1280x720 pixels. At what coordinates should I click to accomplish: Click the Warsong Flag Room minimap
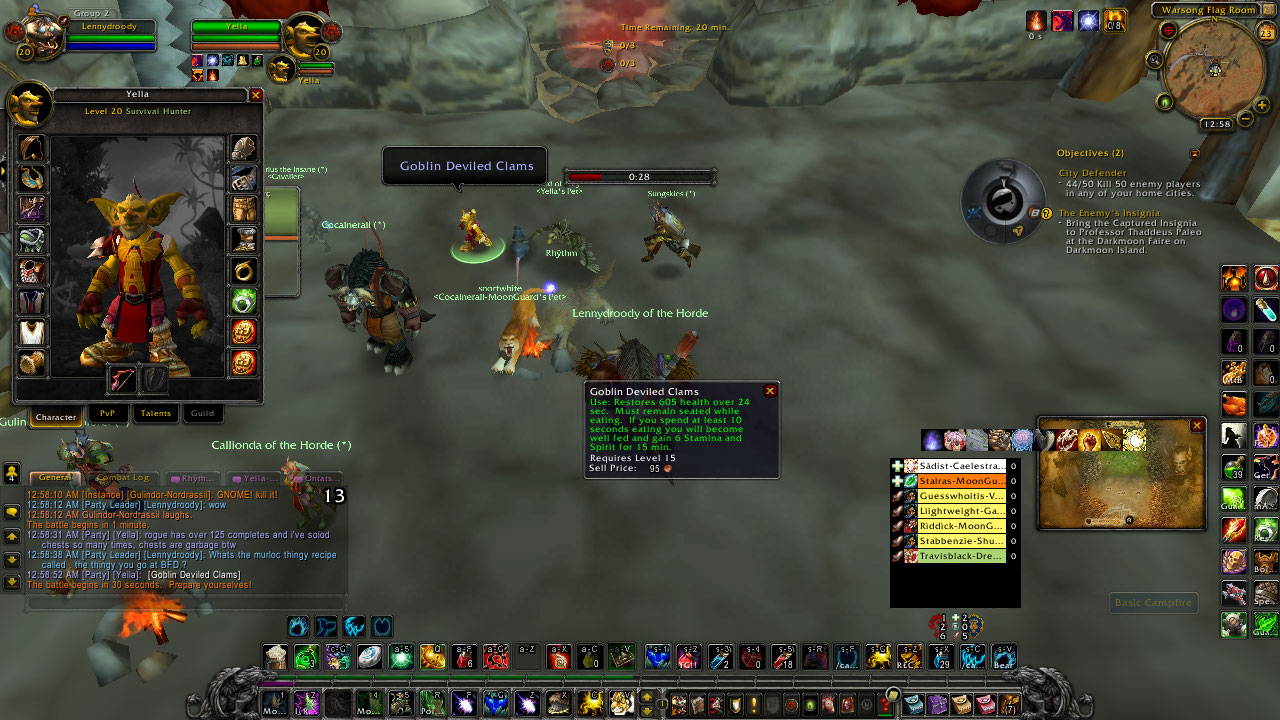tap(1214, 68)
